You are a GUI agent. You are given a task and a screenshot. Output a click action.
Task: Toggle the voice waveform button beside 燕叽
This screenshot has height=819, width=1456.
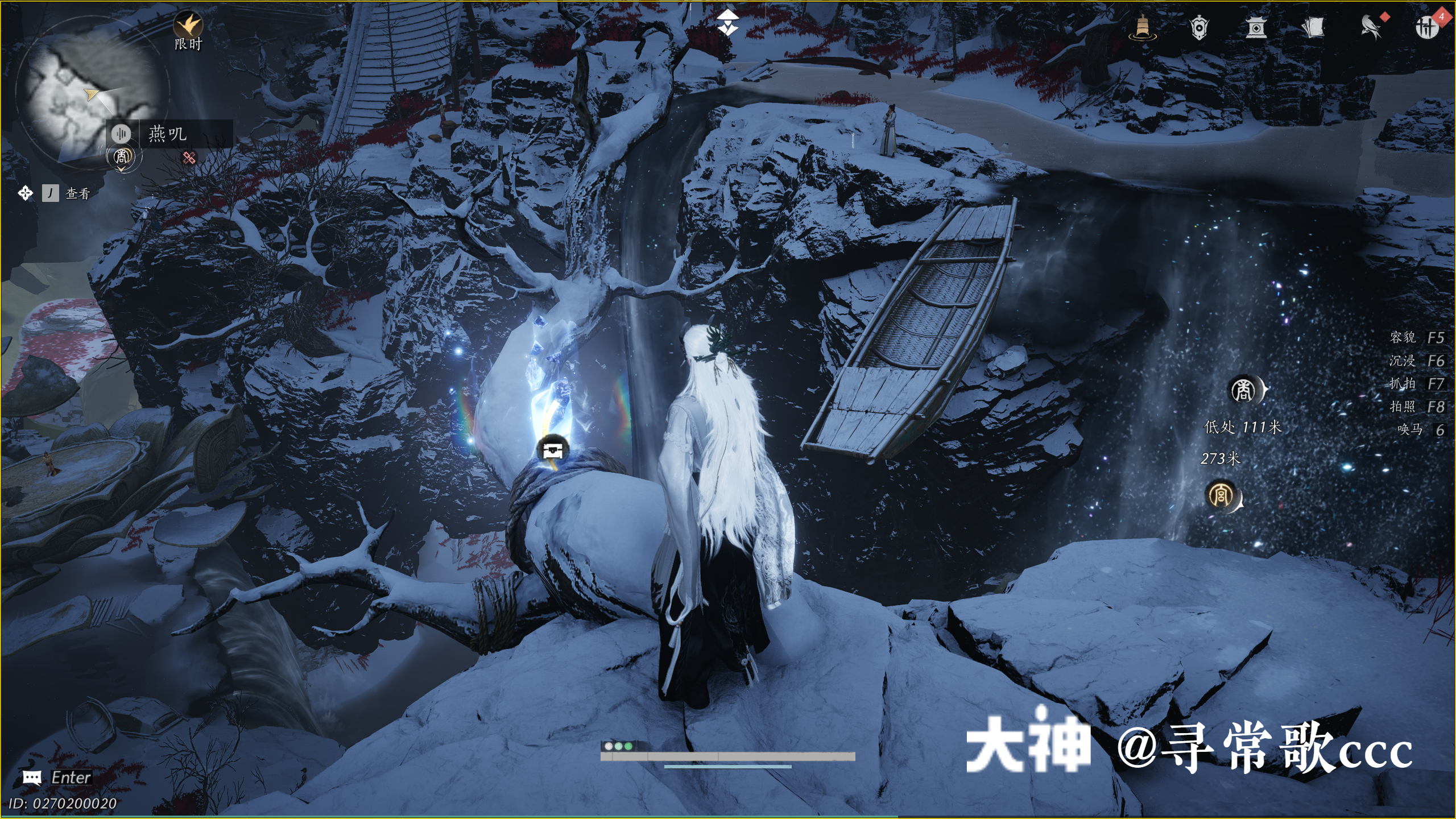pos(121,134)
